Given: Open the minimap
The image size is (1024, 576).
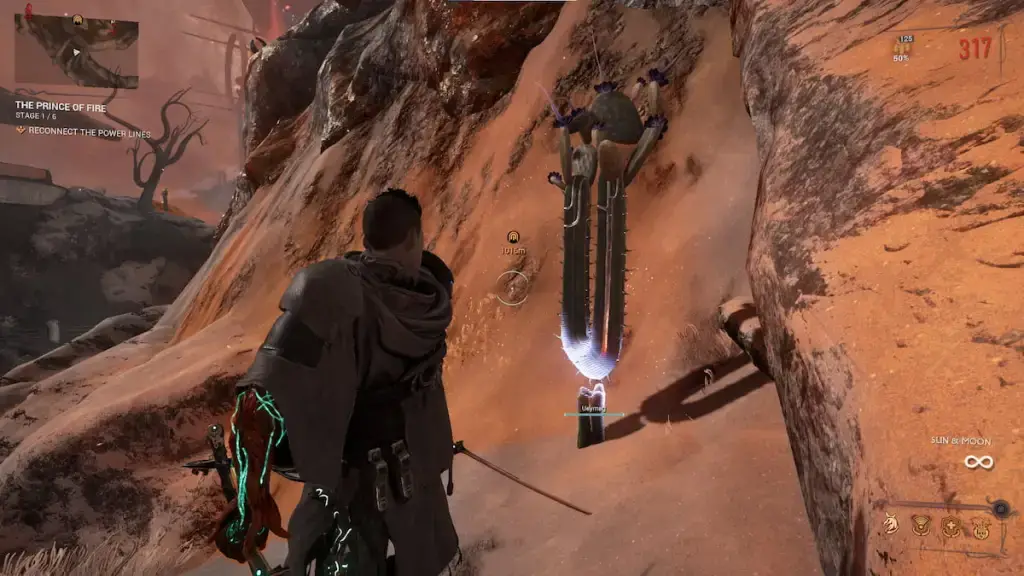Looking at the screenshot, I should tap(76, 50).
